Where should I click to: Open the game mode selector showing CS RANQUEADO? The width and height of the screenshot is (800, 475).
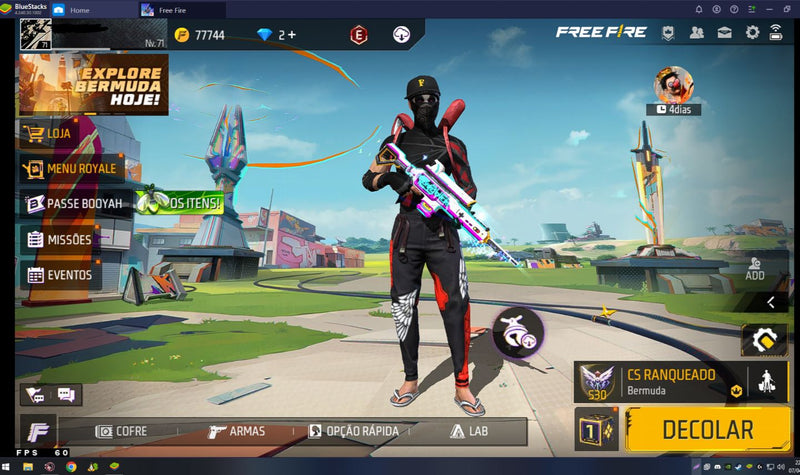[662, 381]
